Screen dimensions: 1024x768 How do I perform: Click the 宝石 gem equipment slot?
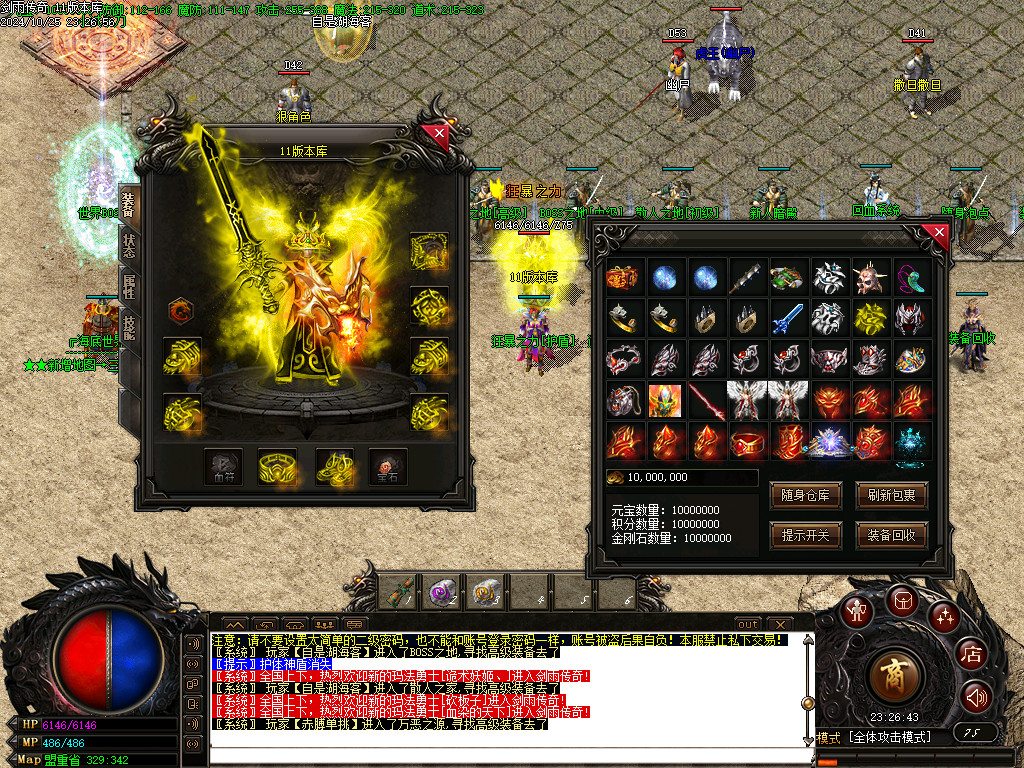pyautogui.click(x=387, y=466)
